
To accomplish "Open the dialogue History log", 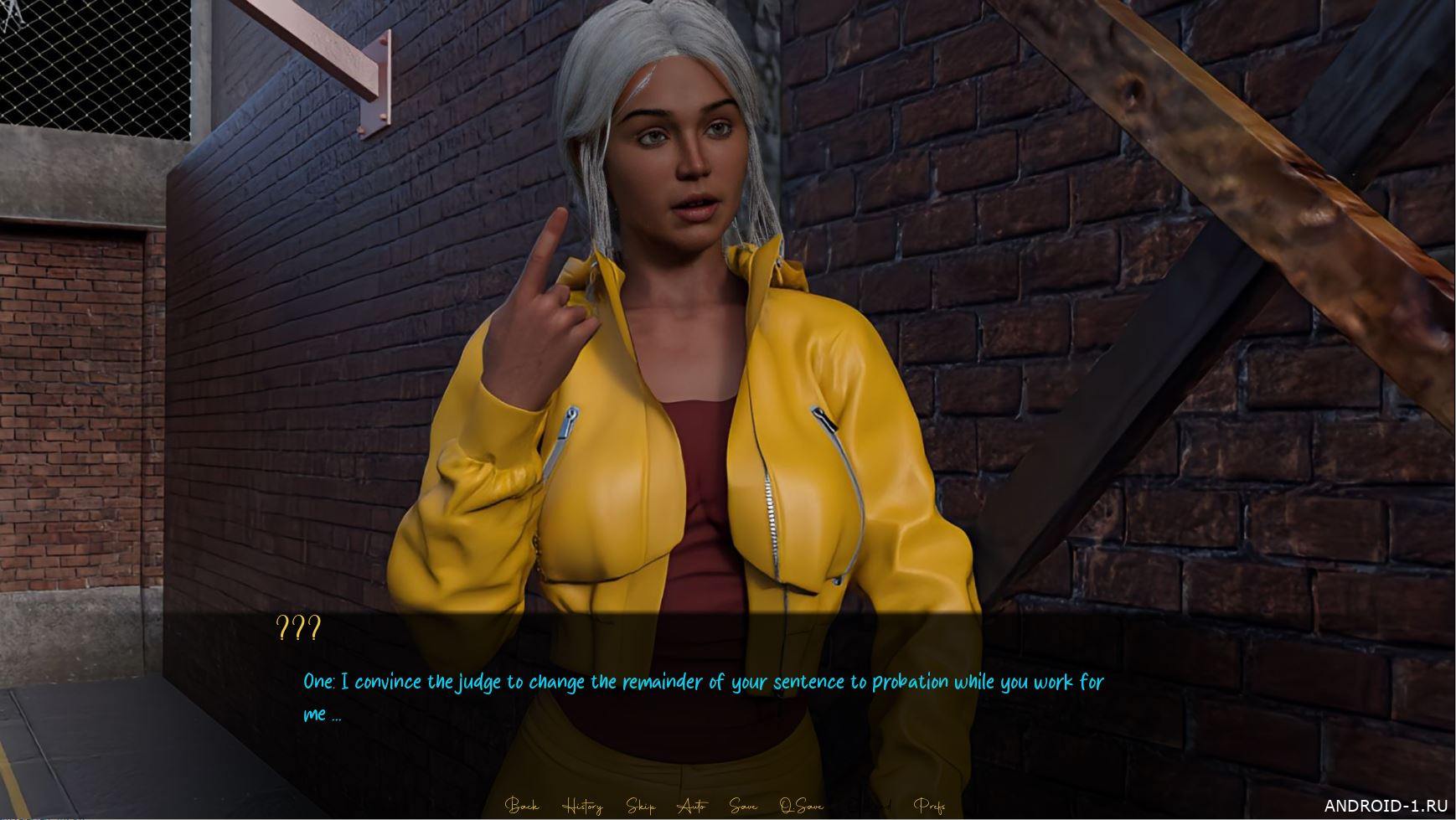I will tap(582, 806).
